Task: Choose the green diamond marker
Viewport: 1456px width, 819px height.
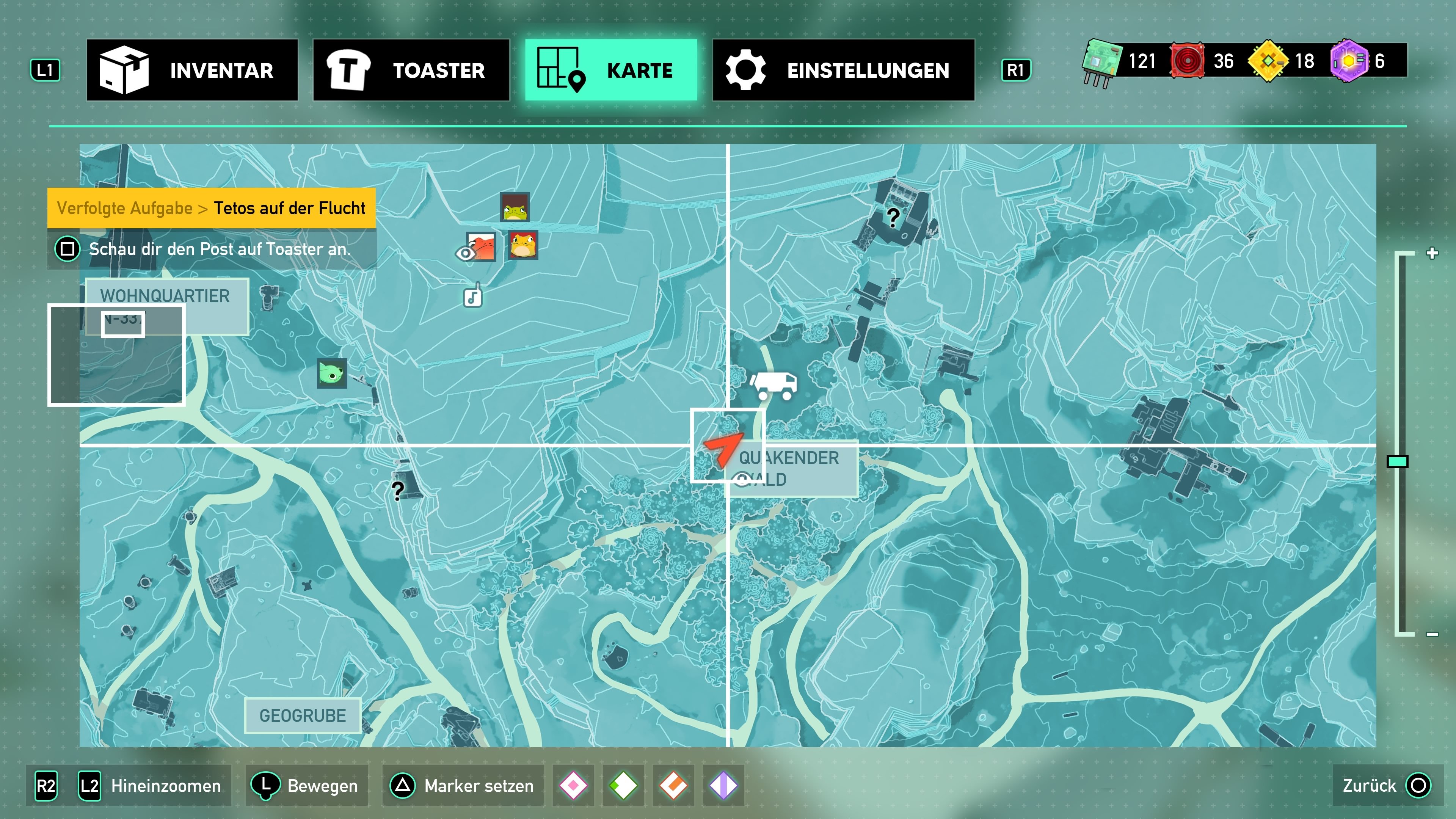Action: coord(623,786)
